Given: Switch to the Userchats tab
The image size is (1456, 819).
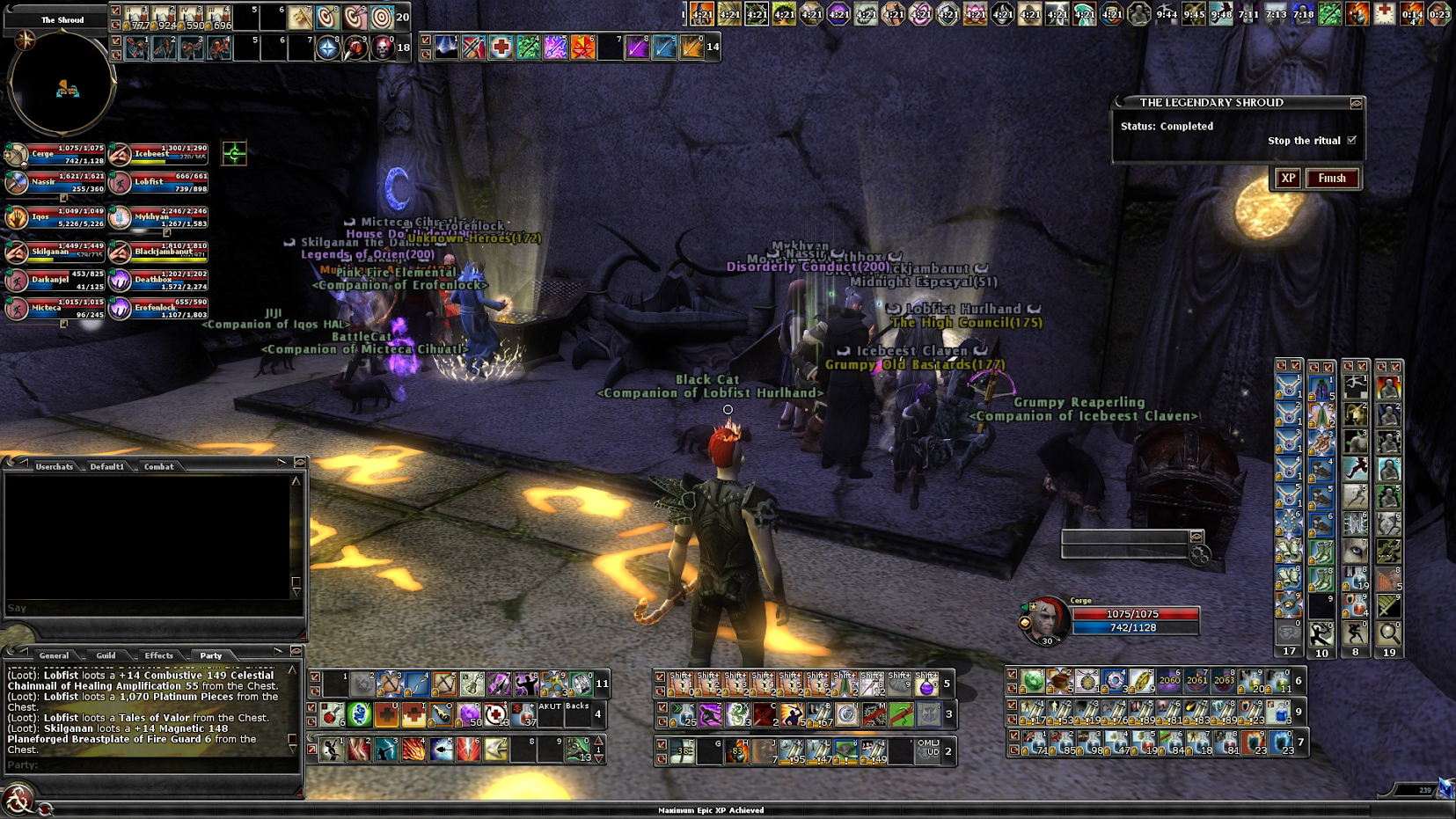Looking at the screenshot, I should pyautogui.click(x=54, y=467).
